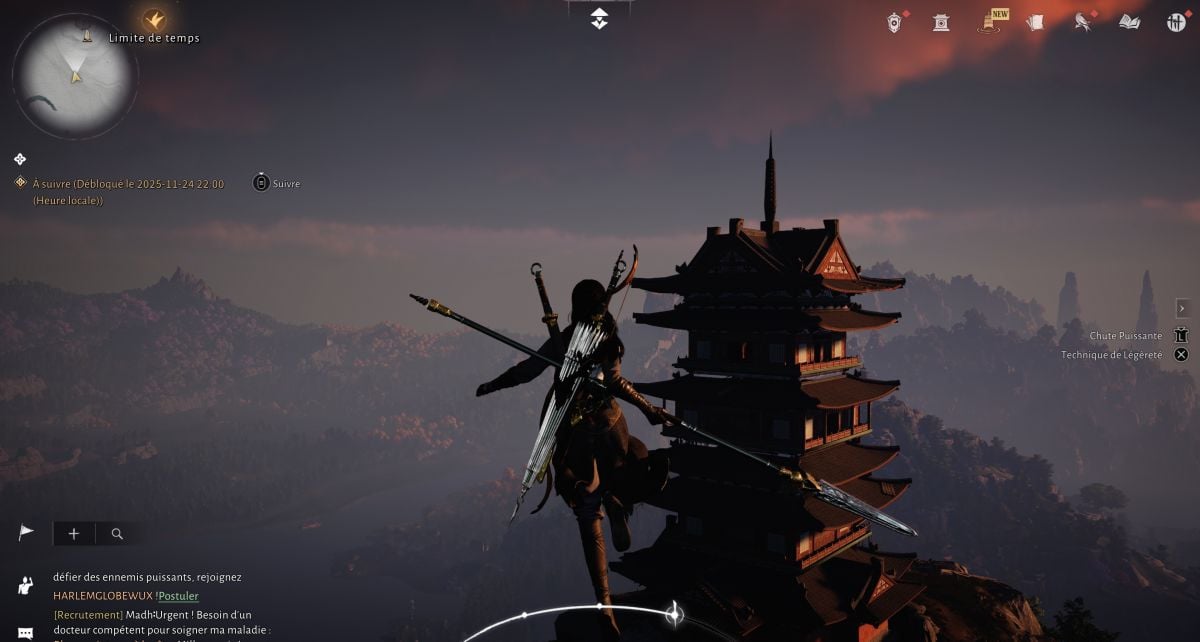Click the double-chevron icon at top center
The height and width of the screenshot is (642, 1200).
click(599, 18)
